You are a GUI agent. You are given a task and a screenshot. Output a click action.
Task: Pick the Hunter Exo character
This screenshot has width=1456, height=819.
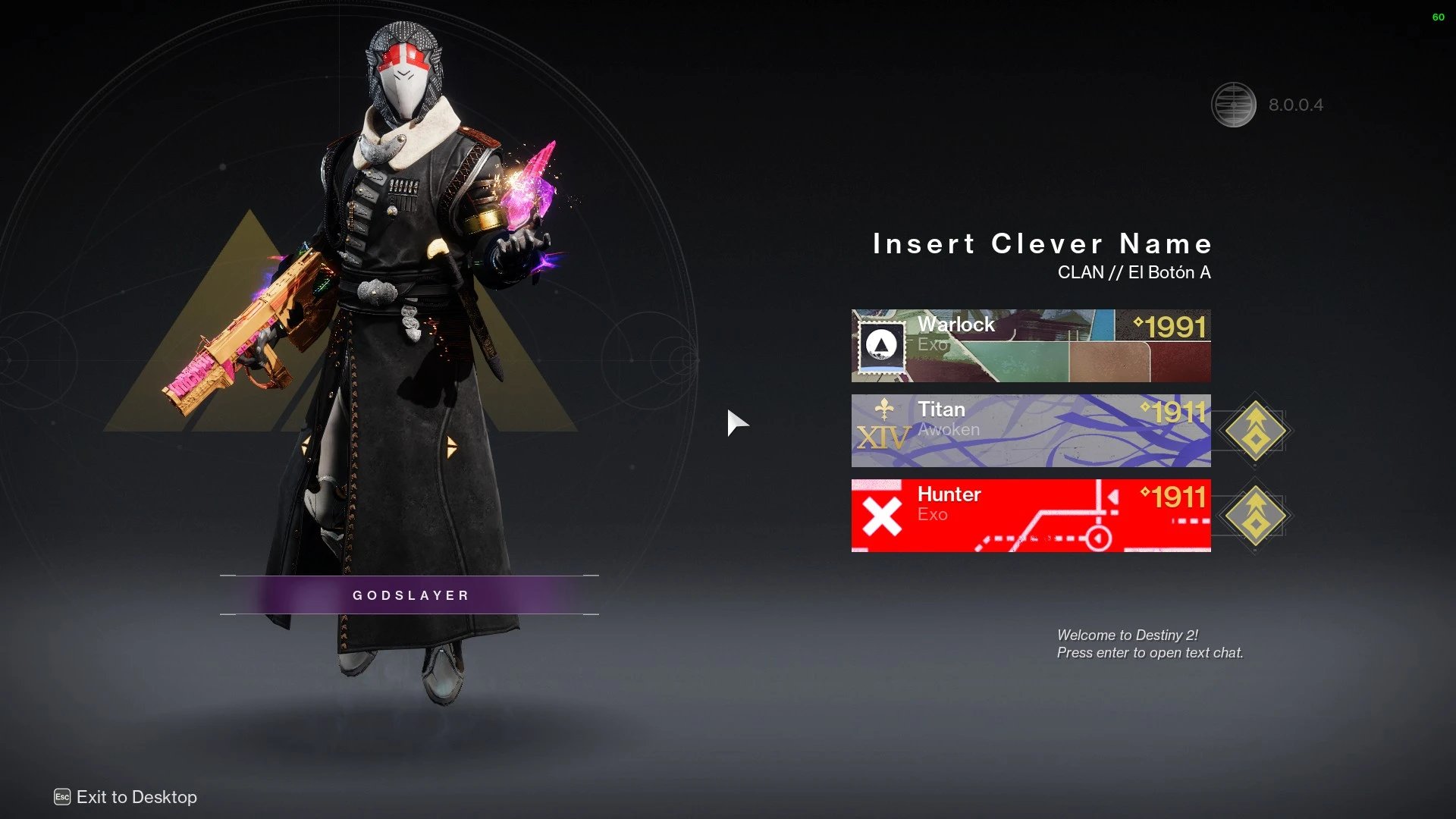coord(1031,516)
